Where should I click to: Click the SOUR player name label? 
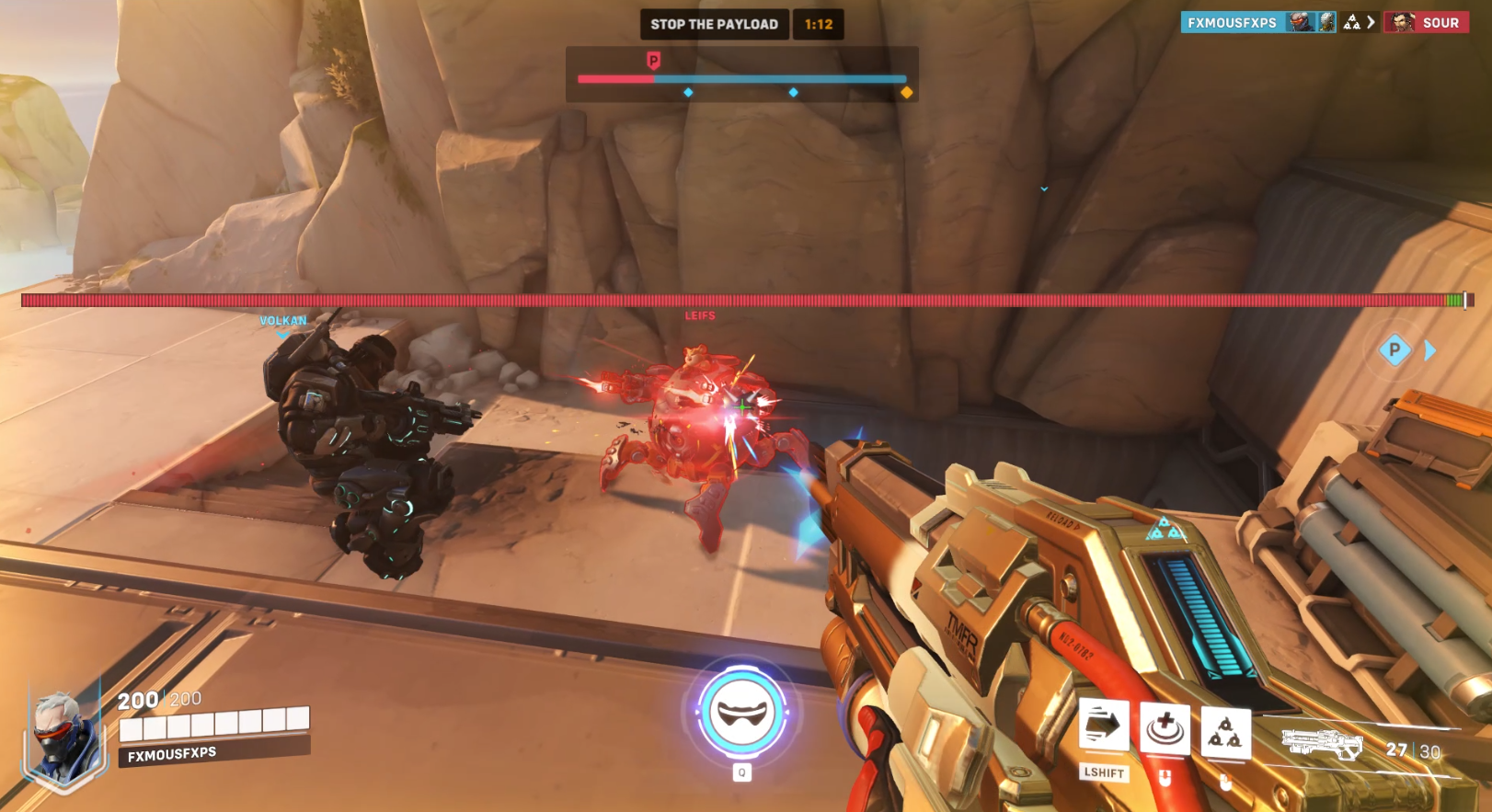[1441, 22]
